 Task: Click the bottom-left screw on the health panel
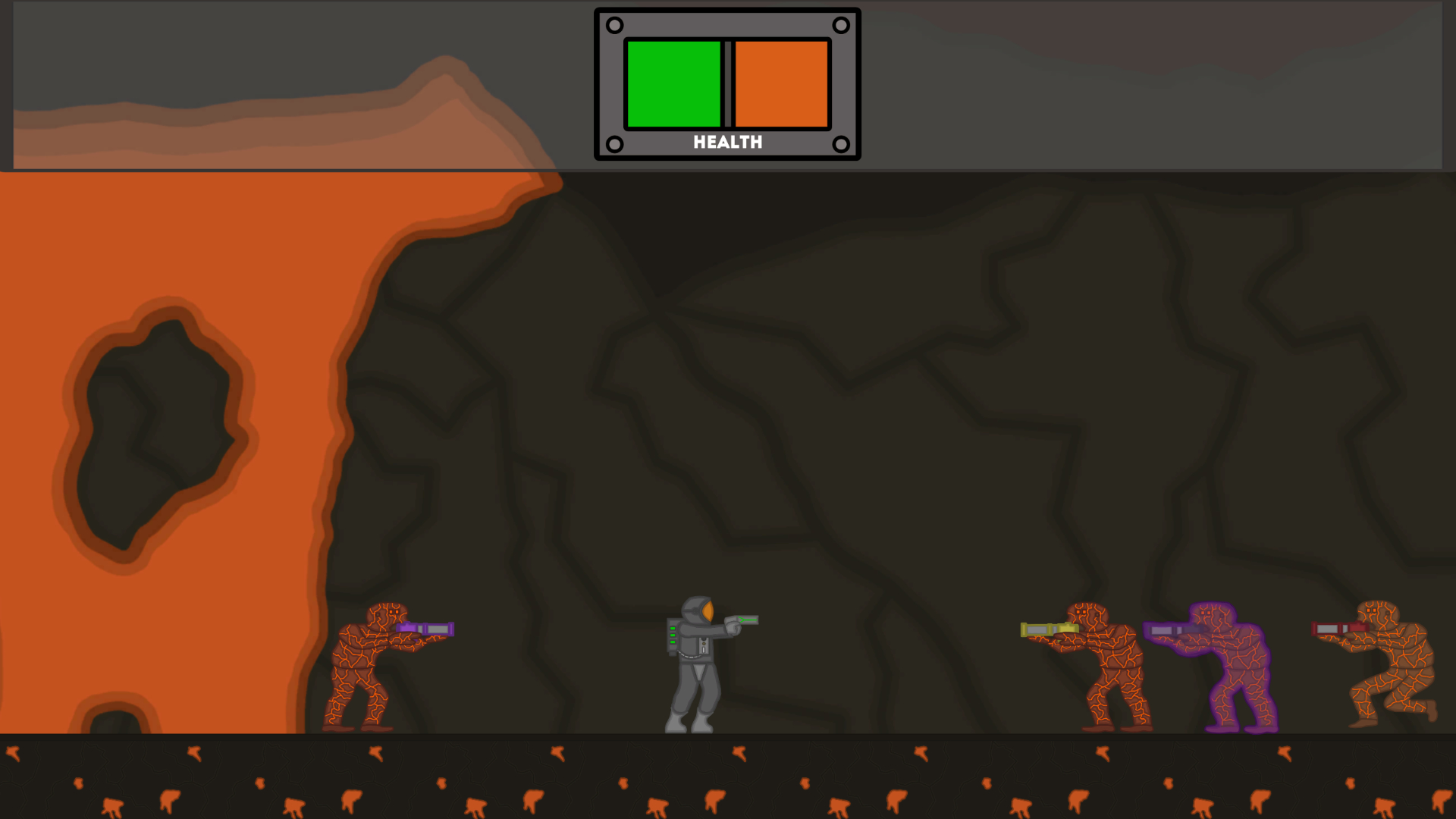click(x=613, y=141)
